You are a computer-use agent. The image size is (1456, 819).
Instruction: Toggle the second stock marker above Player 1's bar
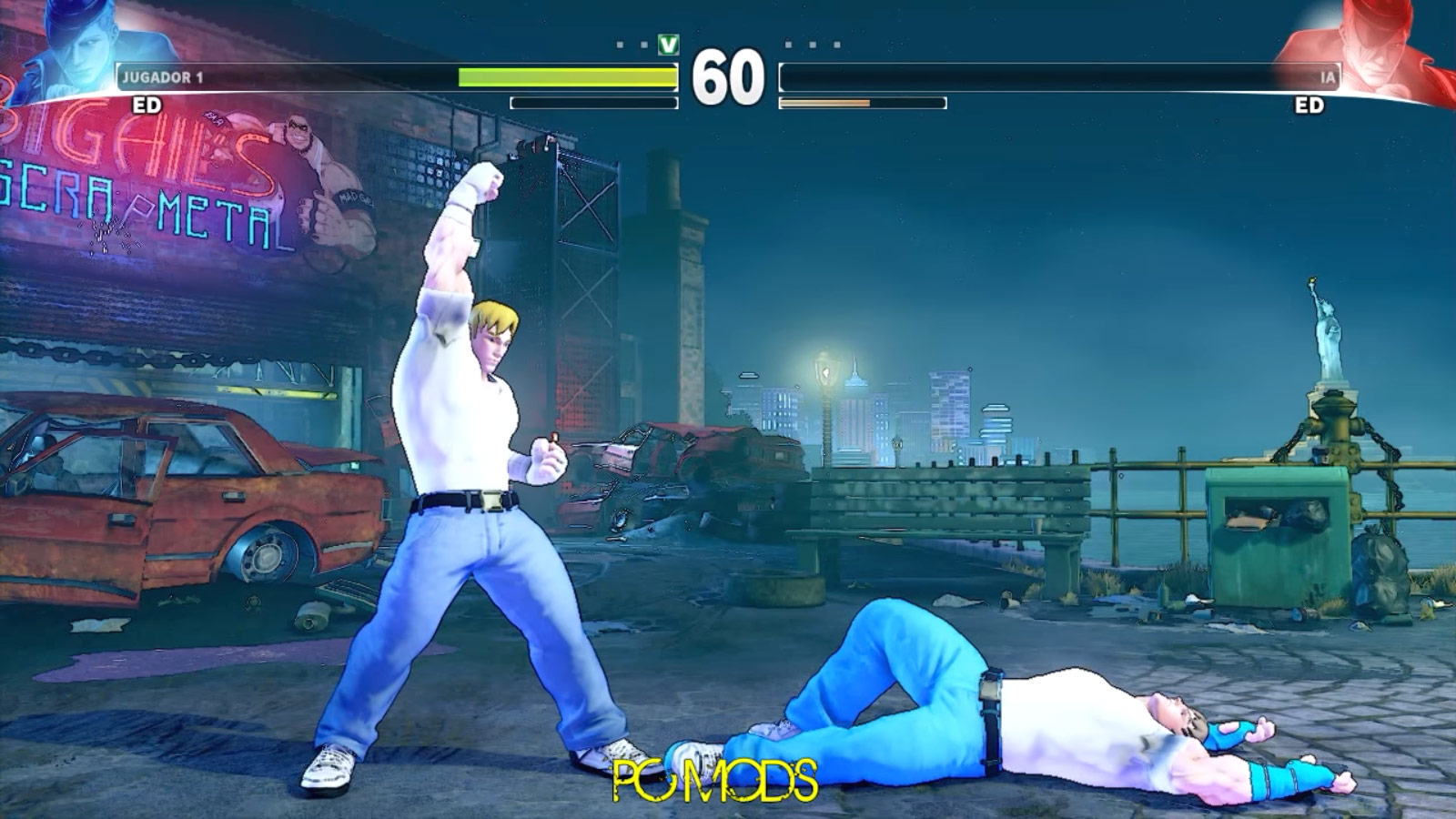pos(643,45)
